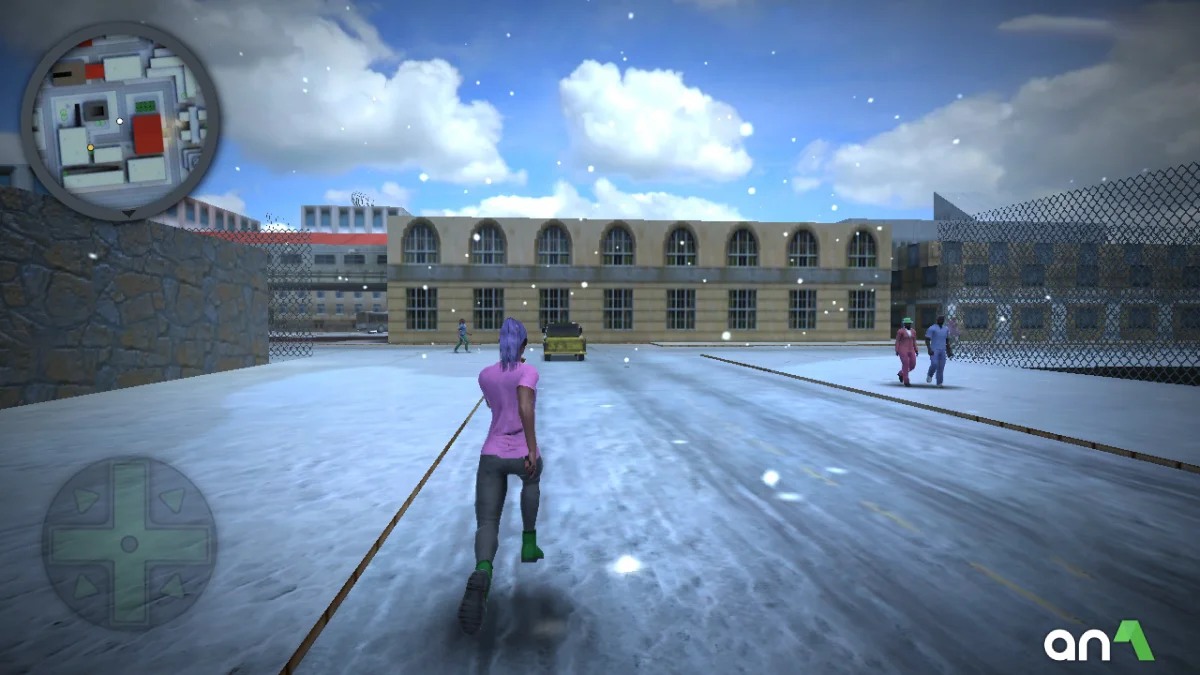The width and height of the screenshot is (1200, 675).
Task: Click the red building marker on minimap
Action: click(x=148, y=134)
